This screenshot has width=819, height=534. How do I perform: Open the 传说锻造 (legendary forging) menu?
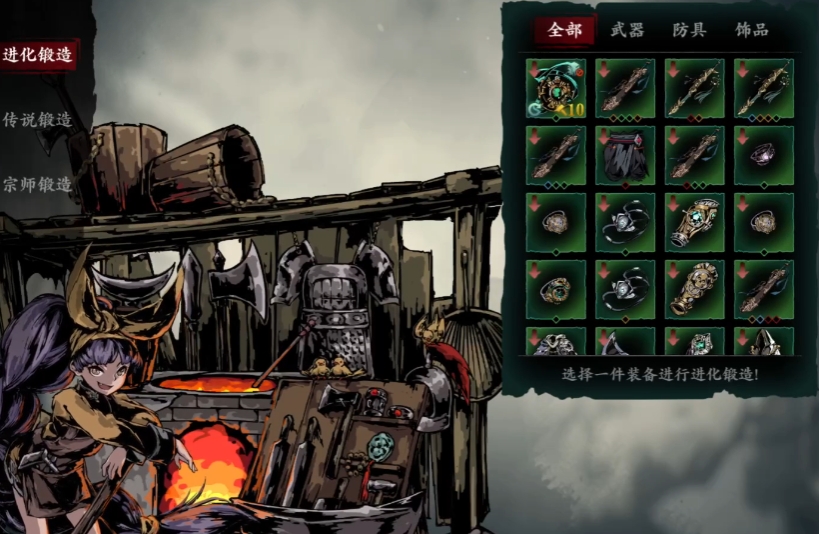click(x=38, y=120)
